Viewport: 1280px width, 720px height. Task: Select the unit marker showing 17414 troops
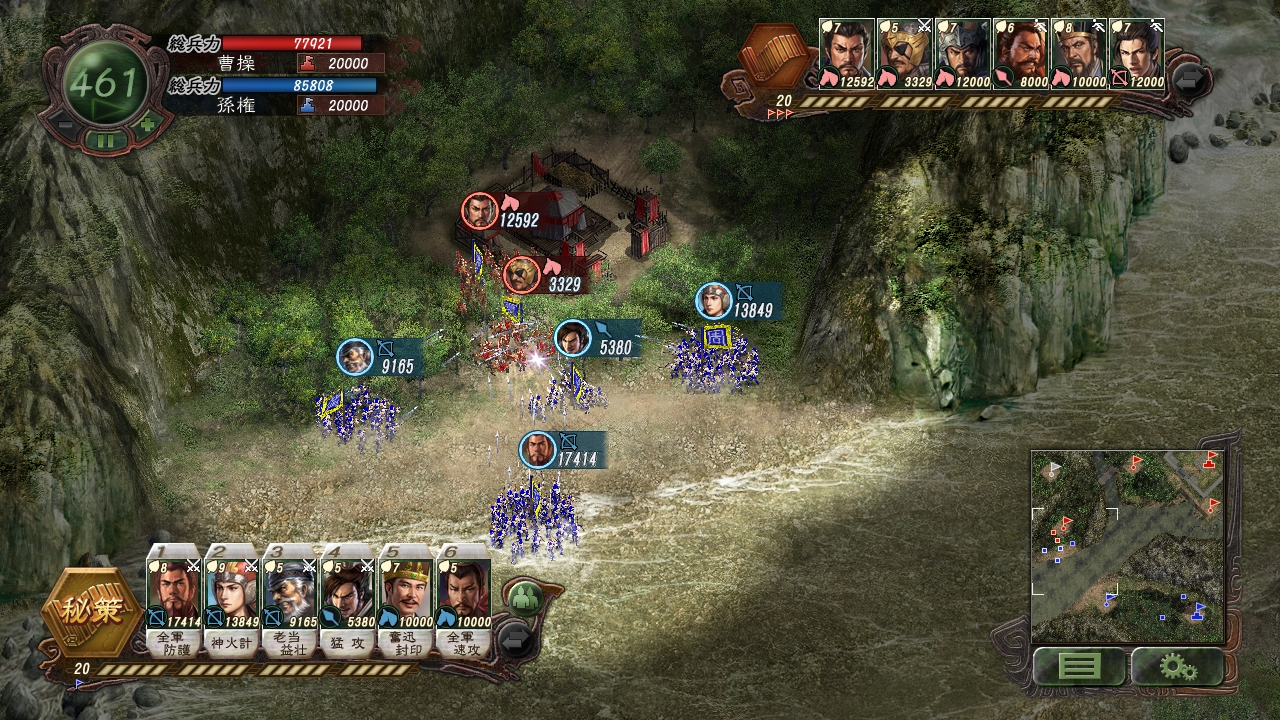538,451
